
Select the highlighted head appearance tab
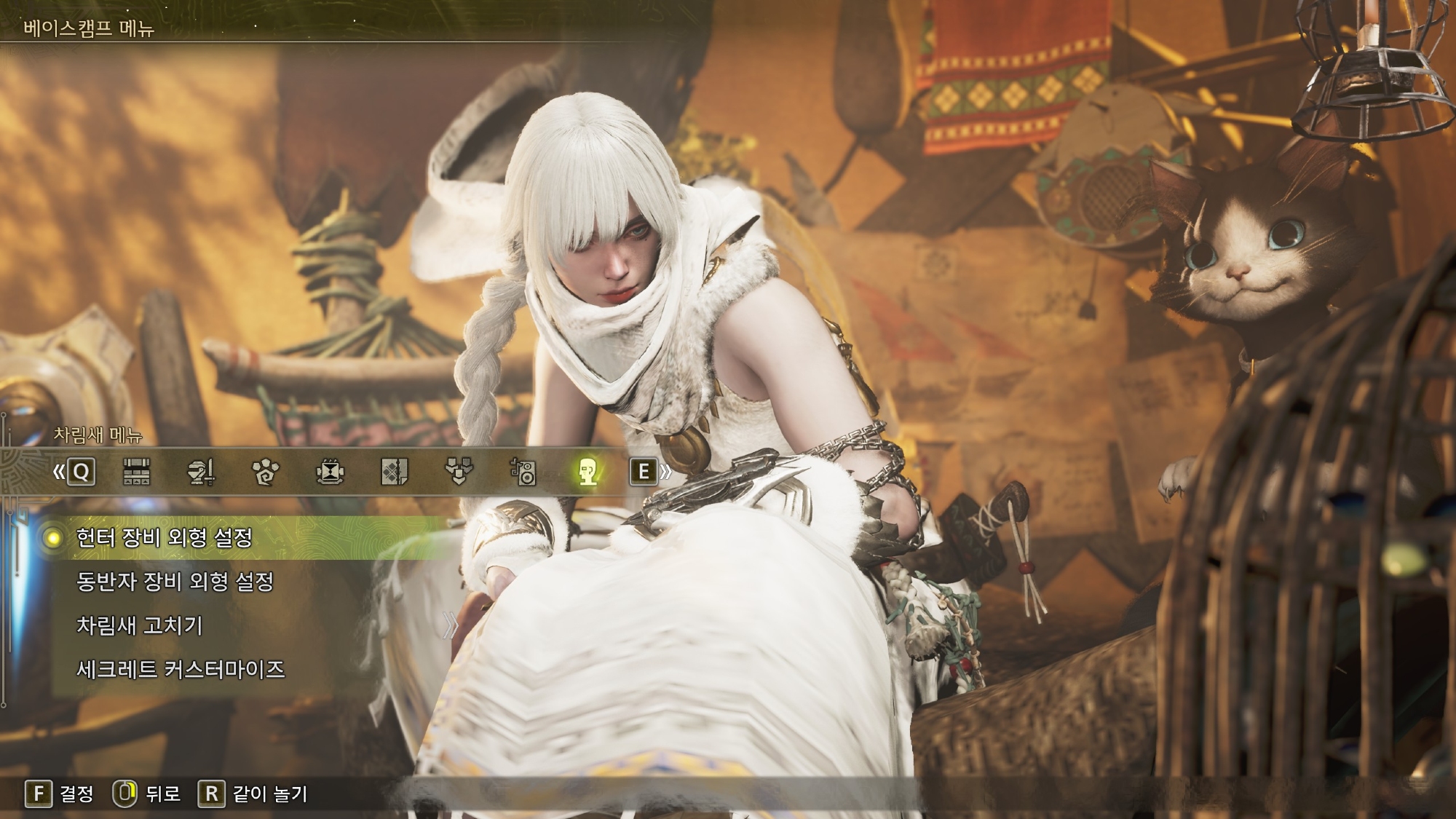coord(587,472)
